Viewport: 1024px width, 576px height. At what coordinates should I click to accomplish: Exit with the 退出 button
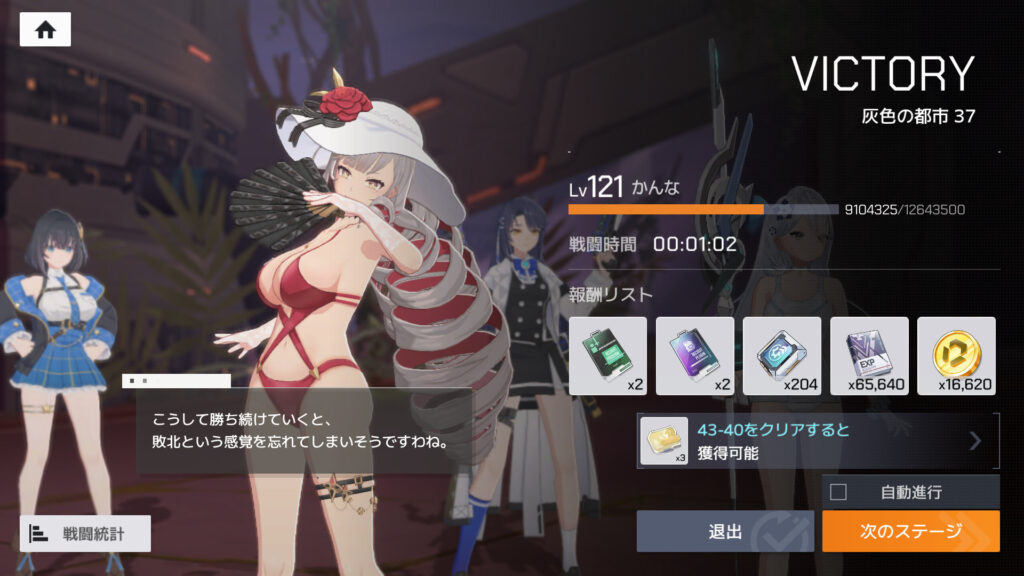coord(725,531)
